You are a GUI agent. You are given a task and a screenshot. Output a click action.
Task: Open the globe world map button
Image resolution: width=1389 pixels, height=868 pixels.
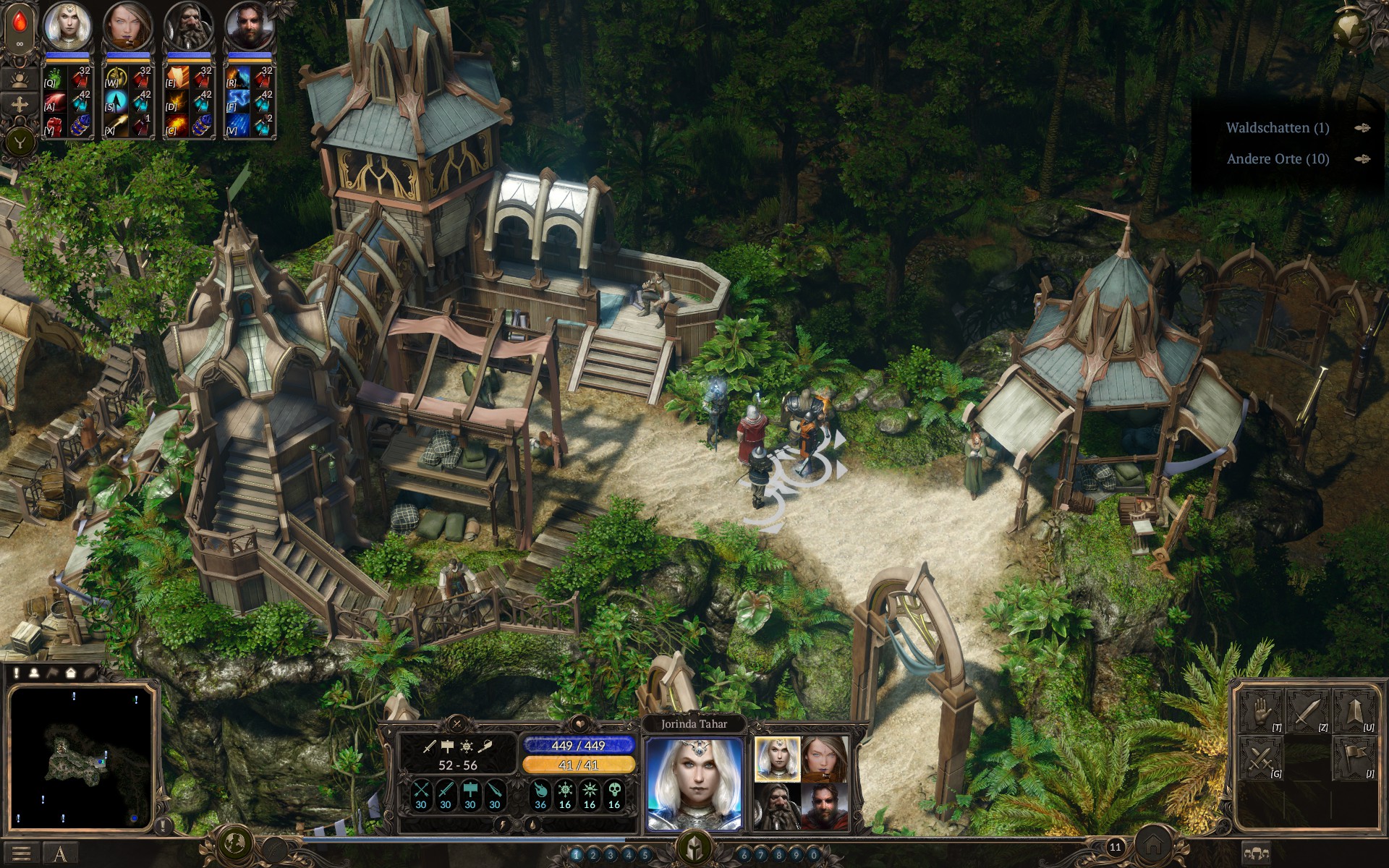click(x=234, y=843)
